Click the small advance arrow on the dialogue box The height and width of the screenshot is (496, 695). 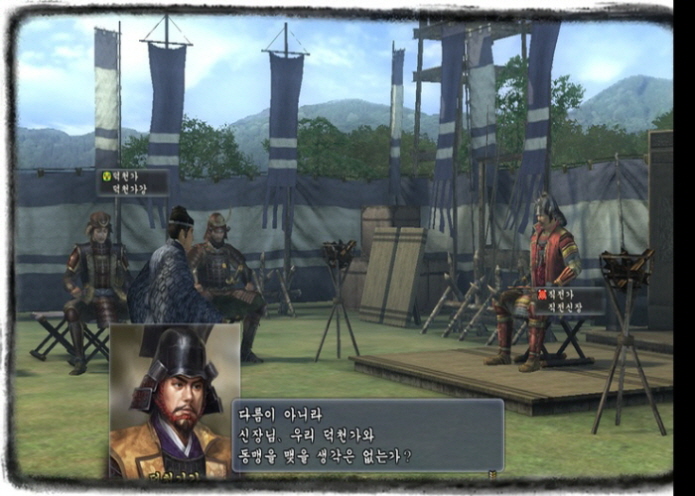[492, 473]
